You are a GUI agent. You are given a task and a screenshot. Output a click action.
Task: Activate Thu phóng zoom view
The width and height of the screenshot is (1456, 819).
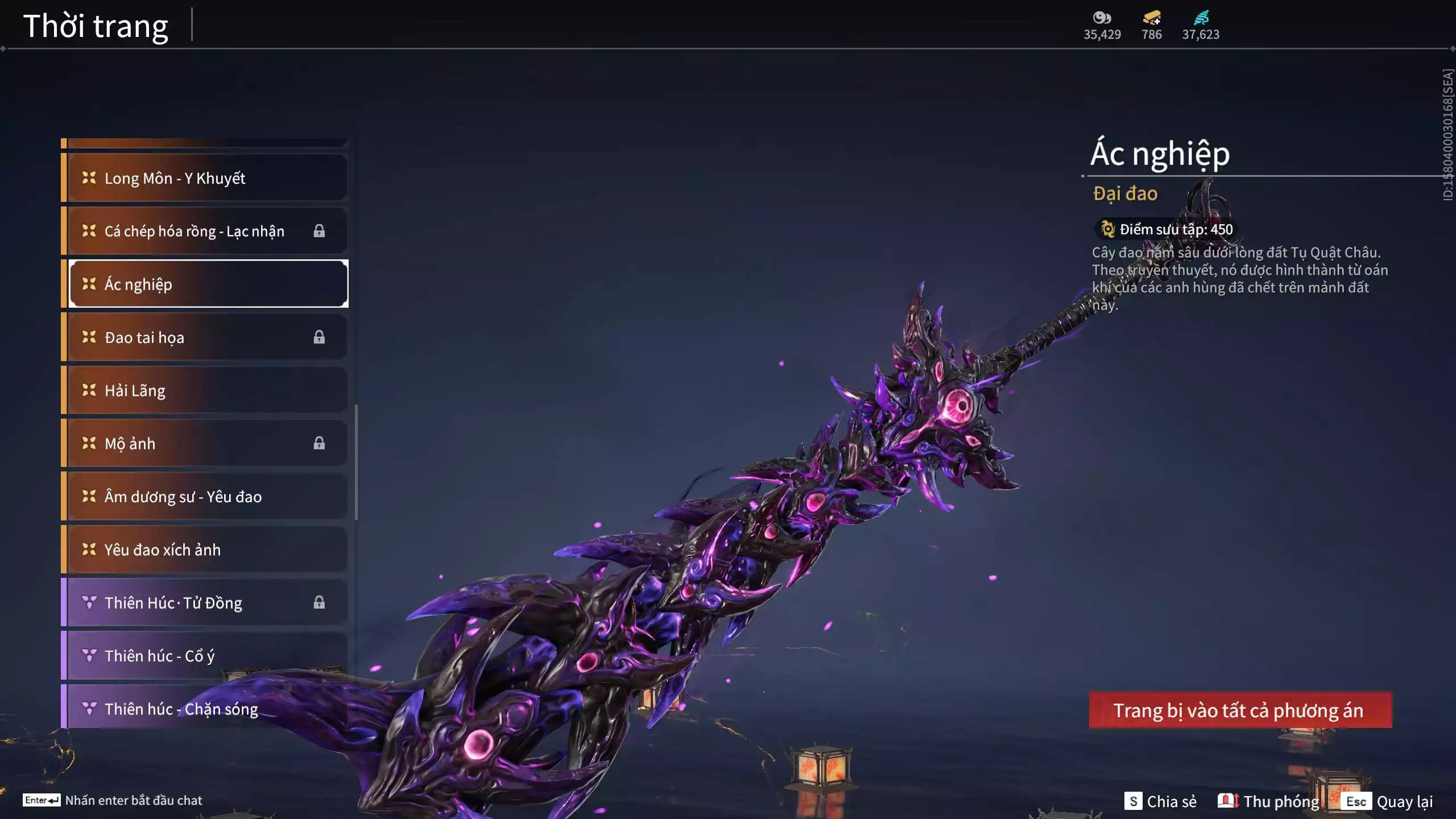pos(1269,801)
